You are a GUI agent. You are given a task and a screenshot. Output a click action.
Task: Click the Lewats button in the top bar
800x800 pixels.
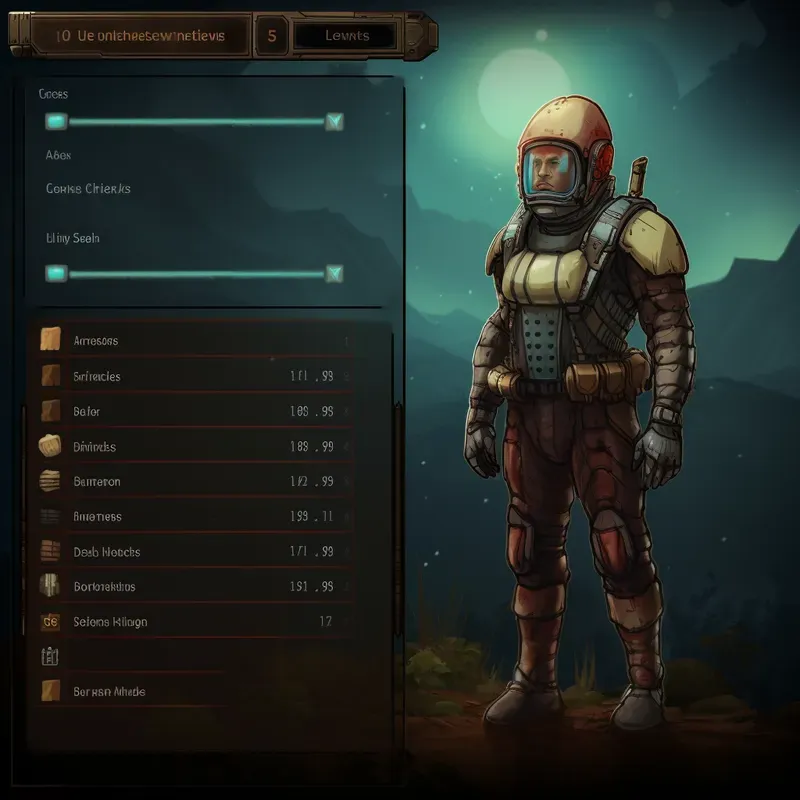(346, 36)
